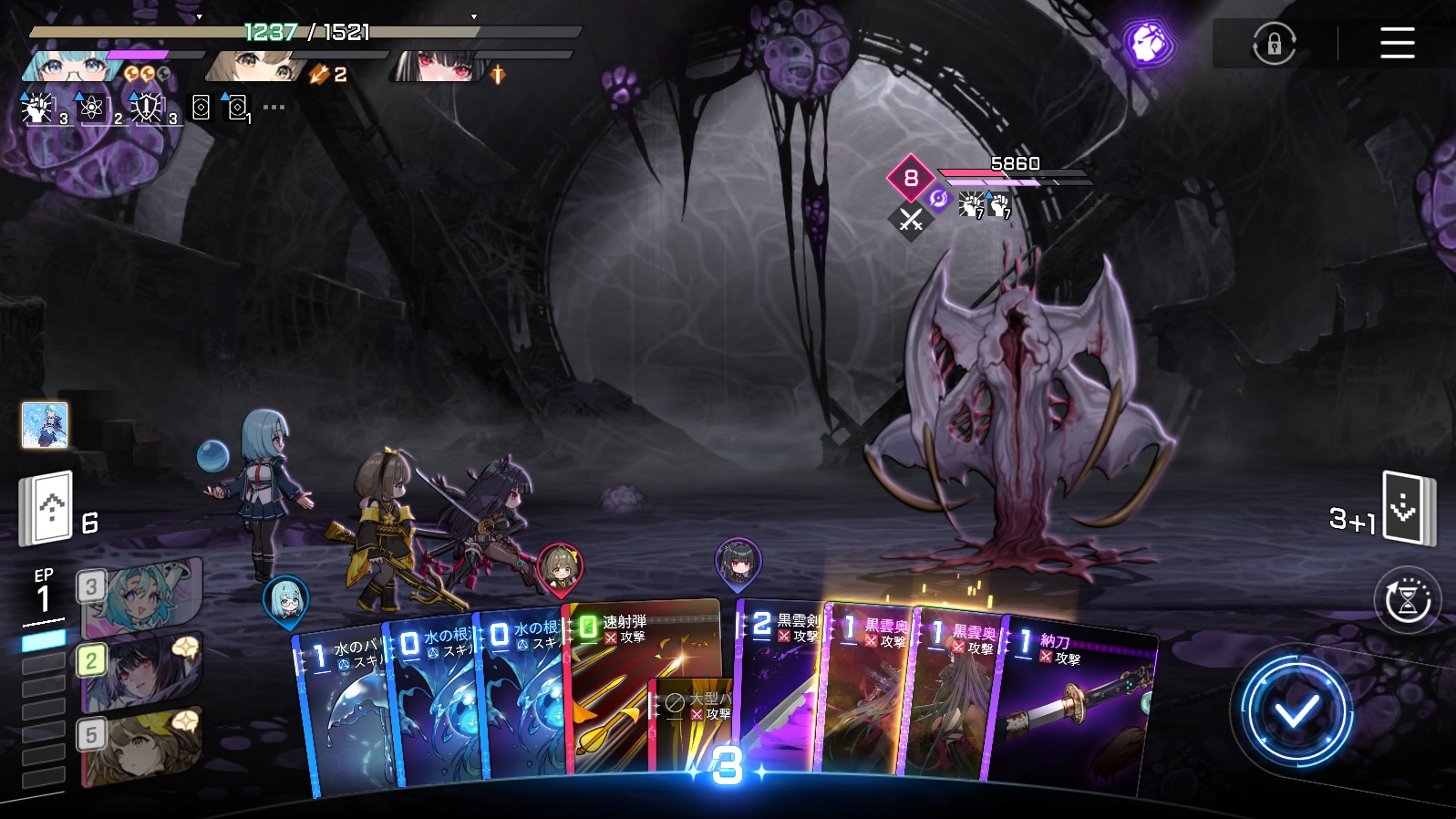The image size is (1456, 819).
Task: Toggle the padlock lock button
Action: 1275,43
